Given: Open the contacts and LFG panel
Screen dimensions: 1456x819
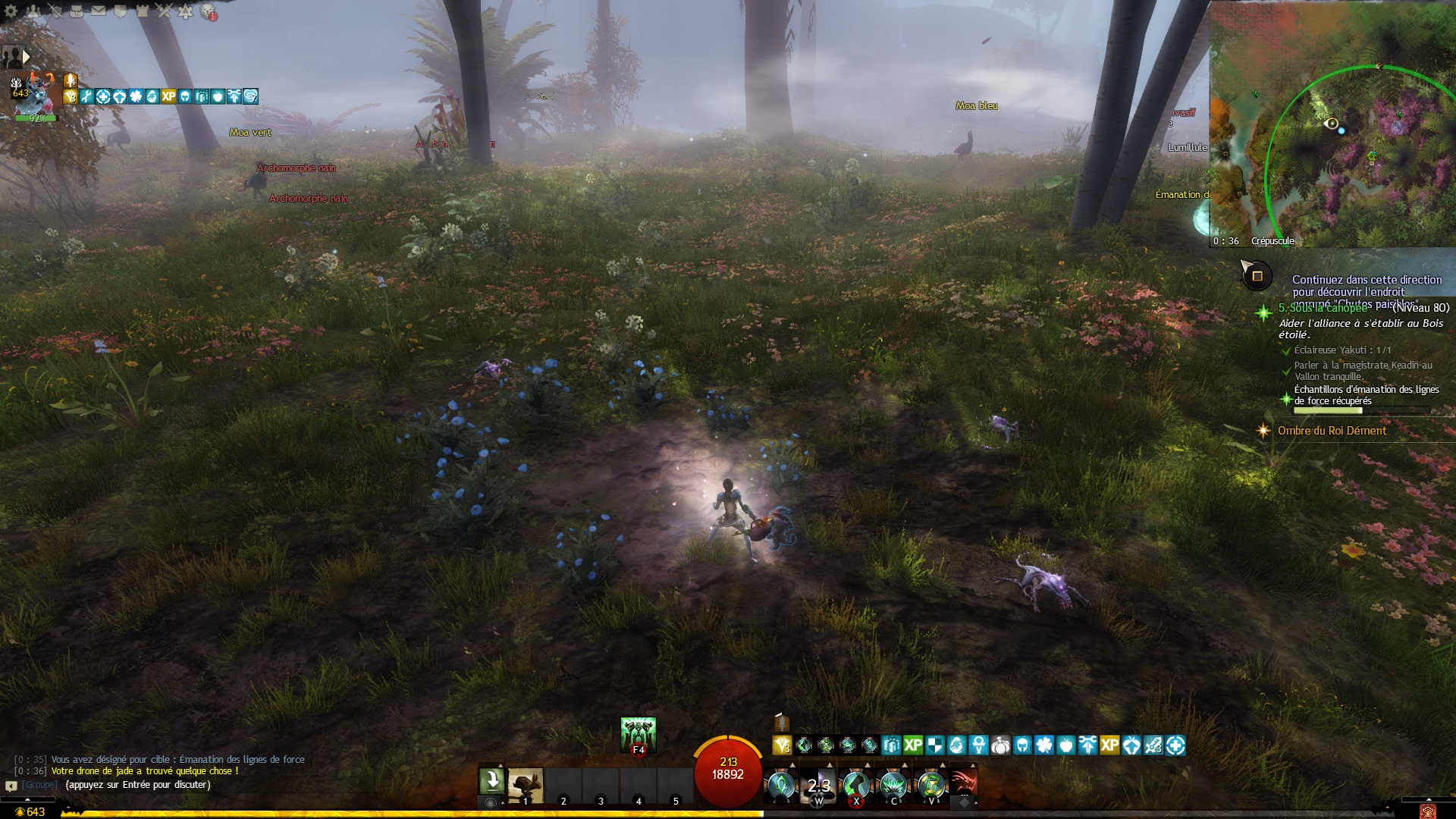Looking at the screenshot, I should tap(33, 11).
